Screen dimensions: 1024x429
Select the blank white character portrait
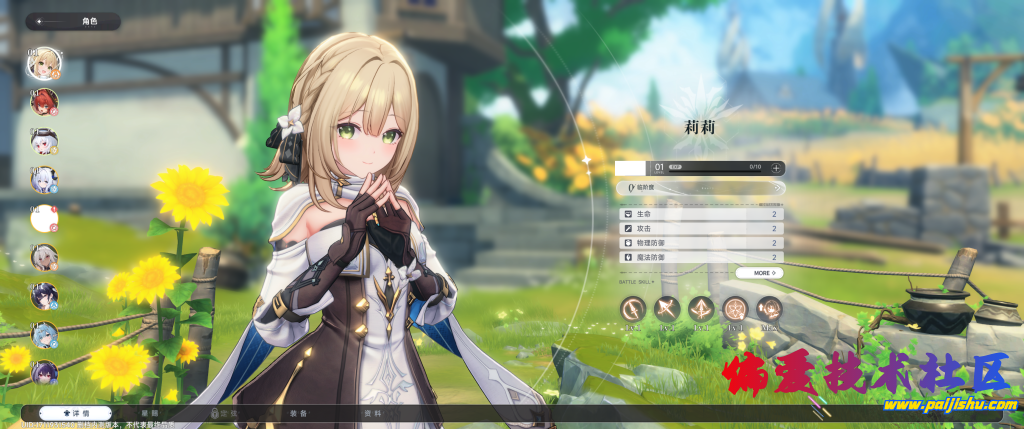[x=44, y=218]
